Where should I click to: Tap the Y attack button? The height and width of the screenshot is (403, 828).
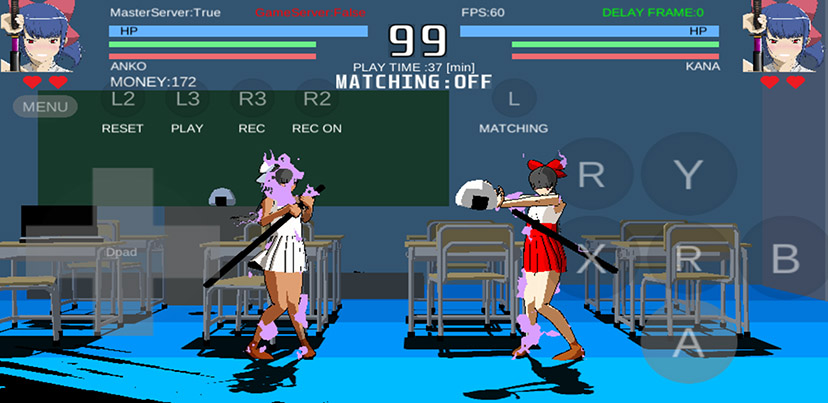[x=688, y=175]
